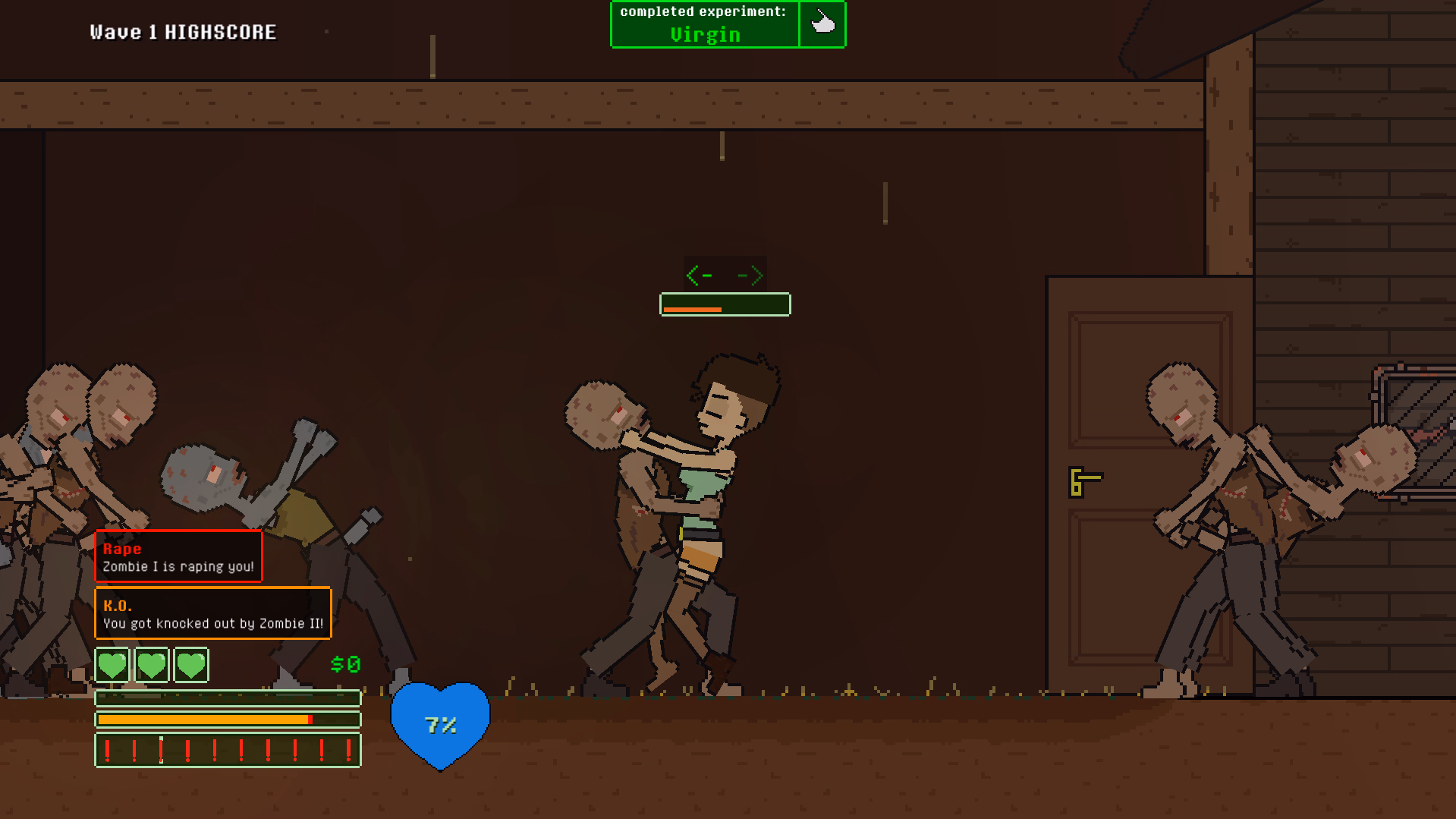This screenshot has height=819, width=1456.
Task: Click the left green arrow above progress bar
Action: click(x=699, y=276)
